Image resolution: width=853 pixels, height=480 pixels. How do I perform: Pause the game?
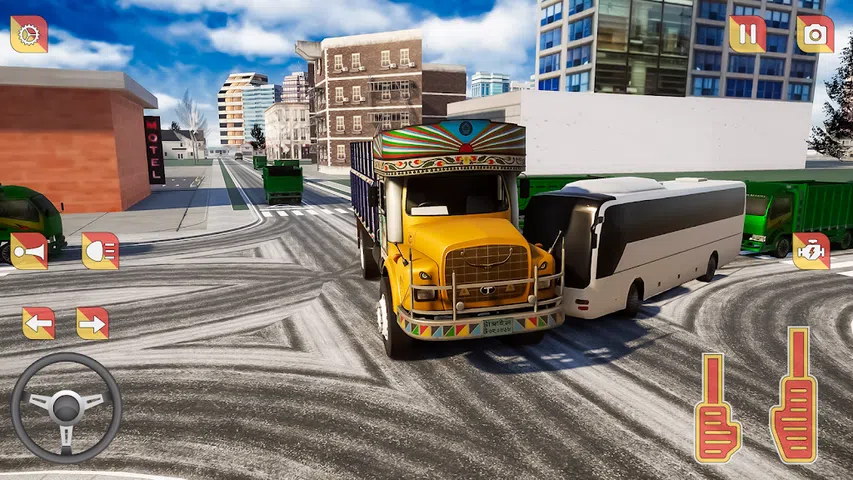tap(747, 34)
